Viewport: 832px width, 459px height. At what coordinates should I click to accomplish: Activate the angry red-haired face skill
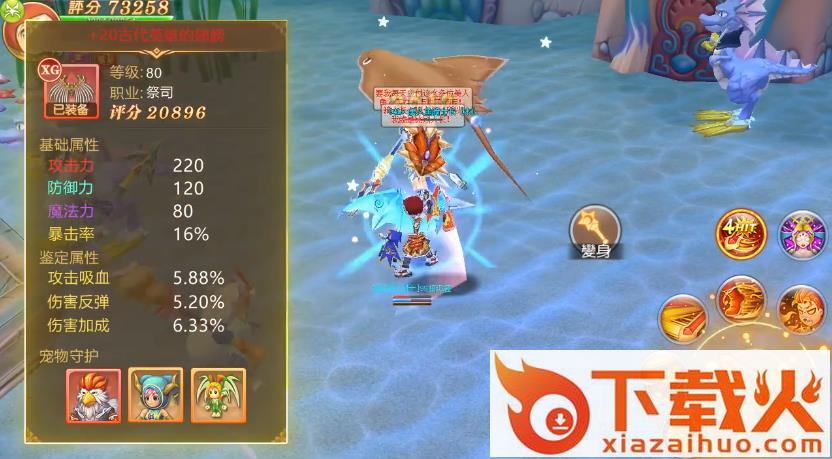[x=801, y=309]
